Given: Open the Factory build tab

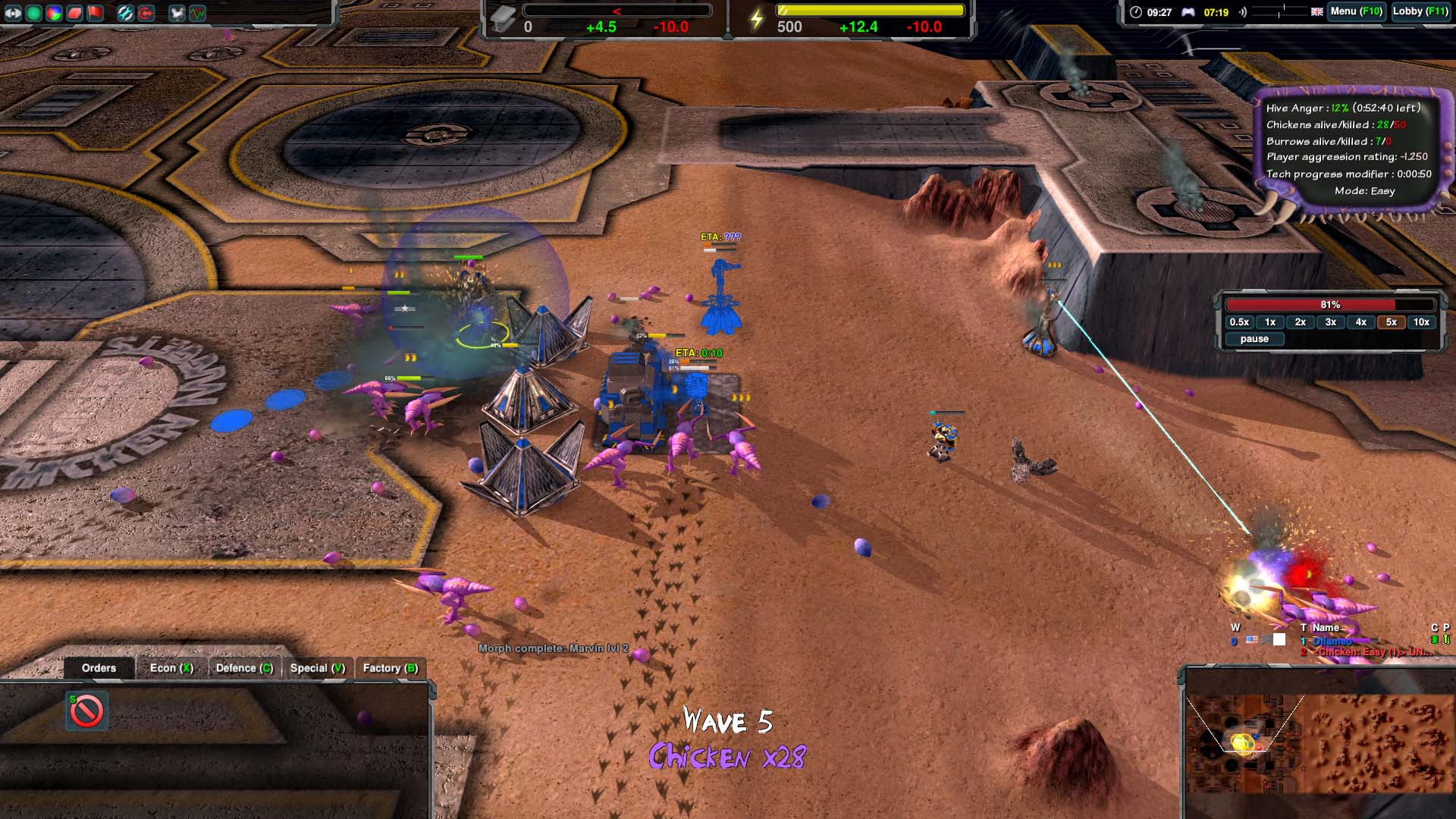Looking at the screenshot, I should (390, 668).
